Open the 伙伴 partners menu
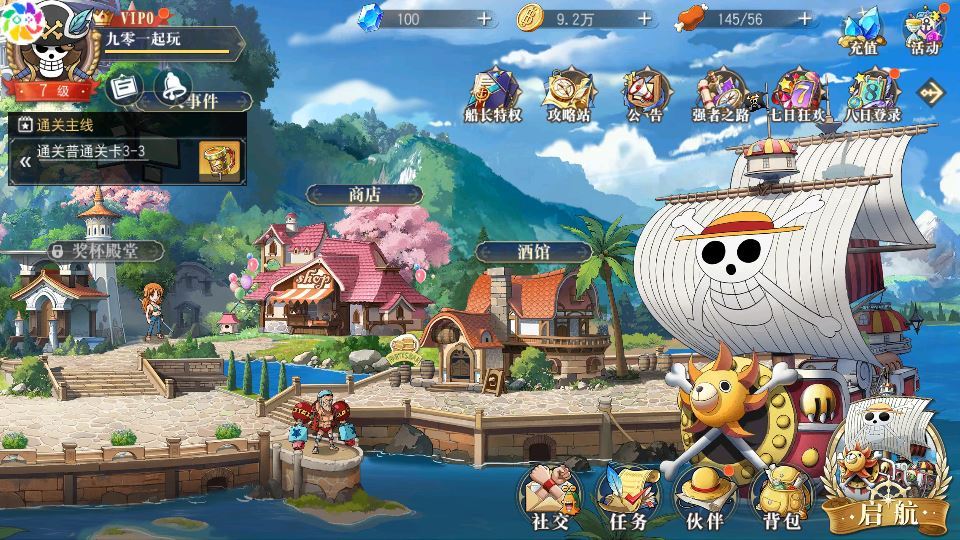960x540 pixels. [x=704, y=496]
